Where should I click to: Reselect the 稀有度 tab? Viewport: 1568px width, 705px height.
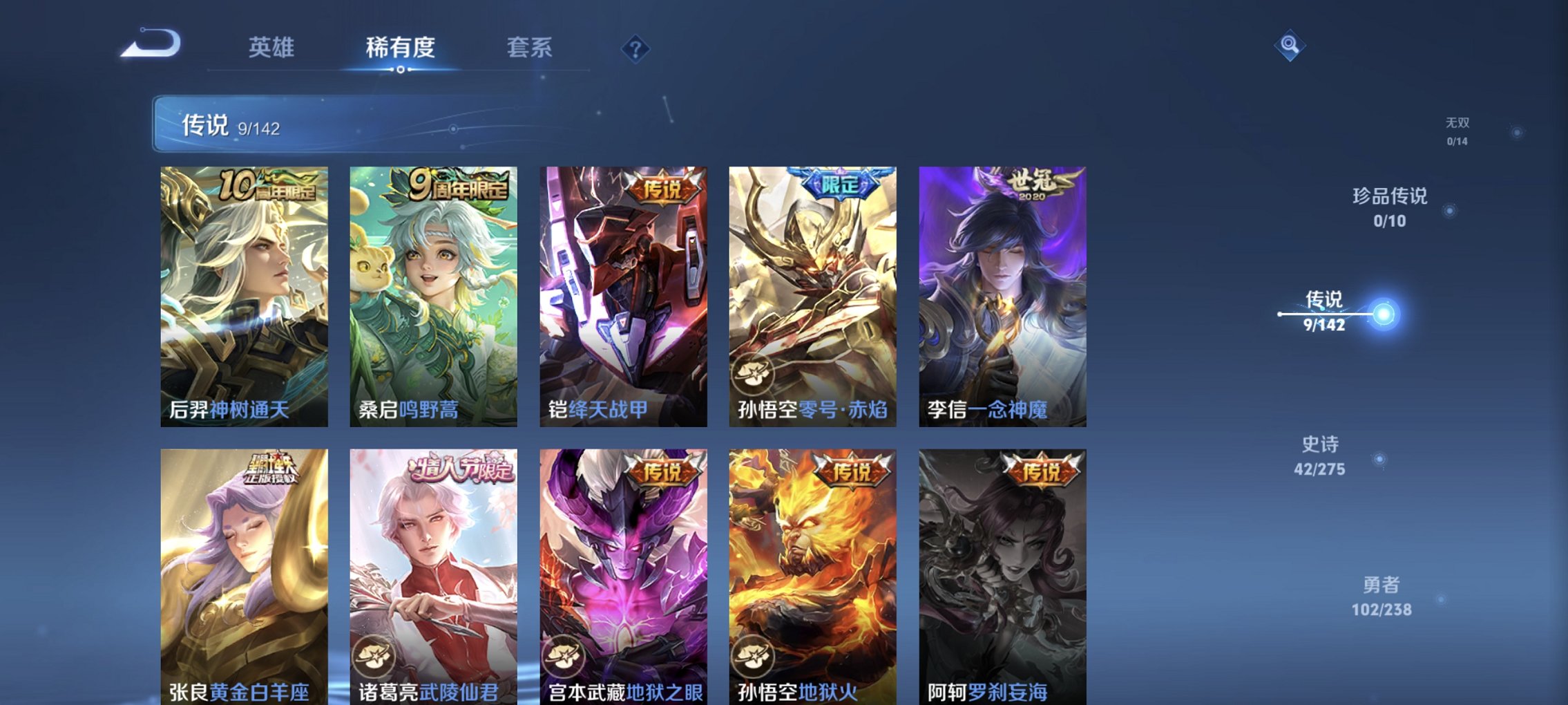[399, 47]
